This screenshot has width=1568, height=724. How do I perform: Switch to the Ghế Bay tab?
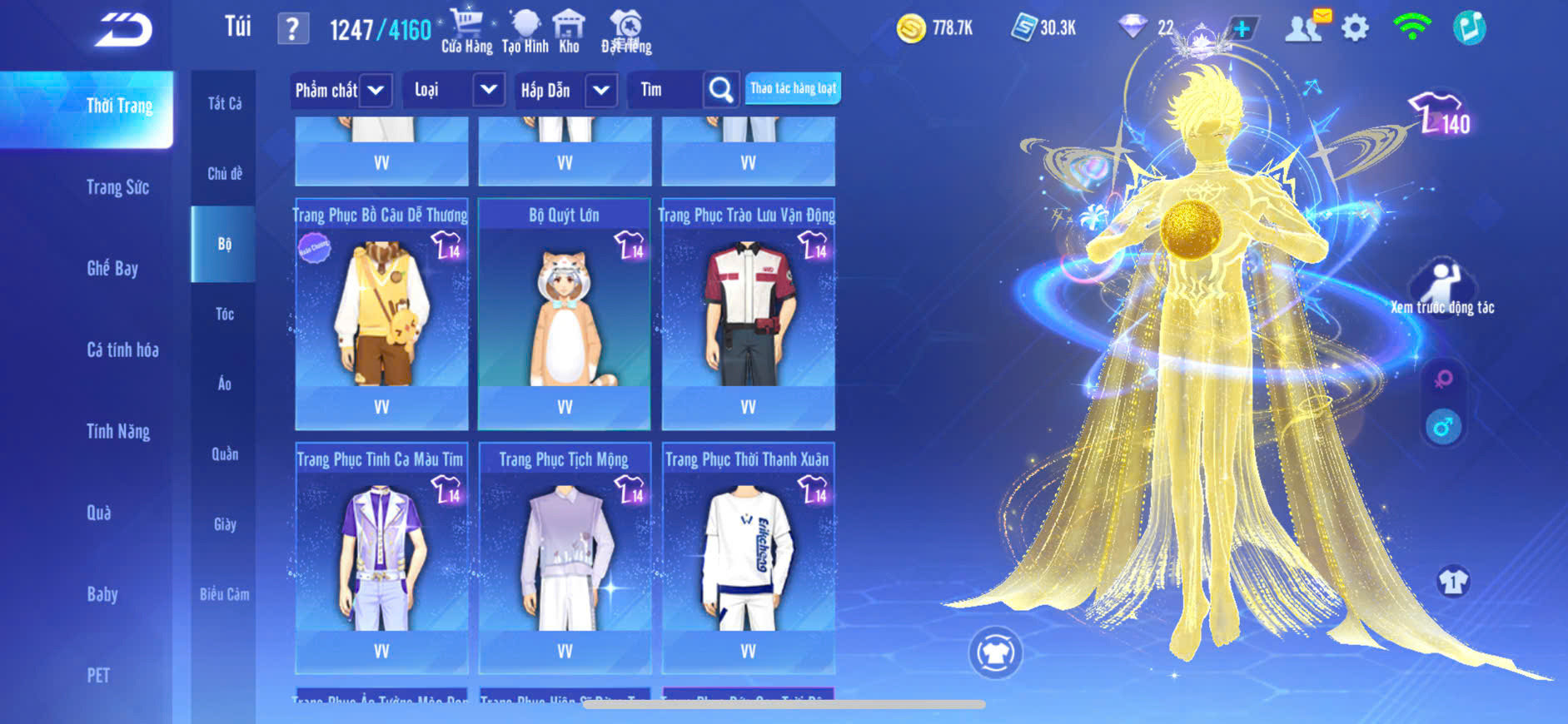[112, 268]
